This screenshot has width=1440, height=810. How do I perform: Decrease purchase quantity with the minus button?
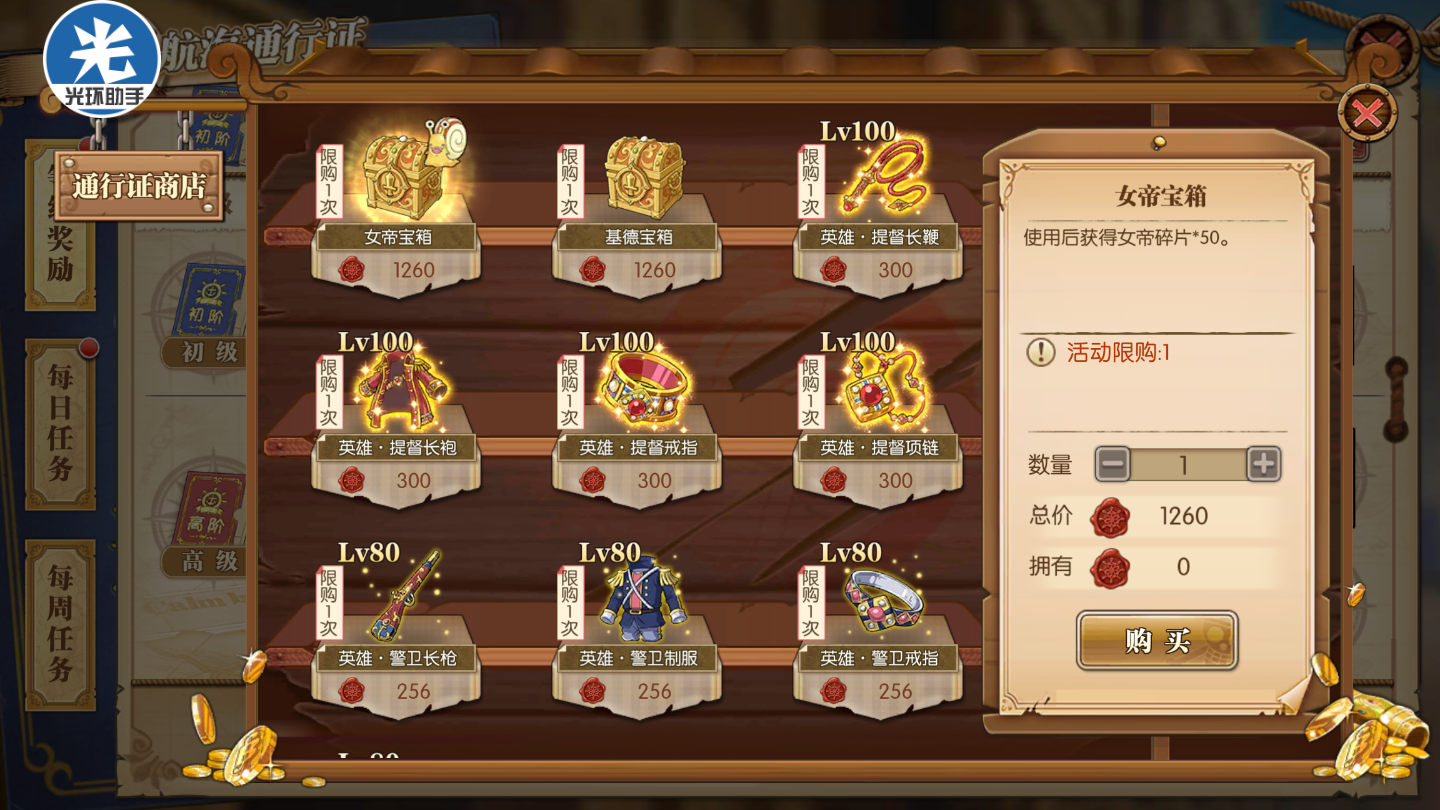[x=1112, y=464]
